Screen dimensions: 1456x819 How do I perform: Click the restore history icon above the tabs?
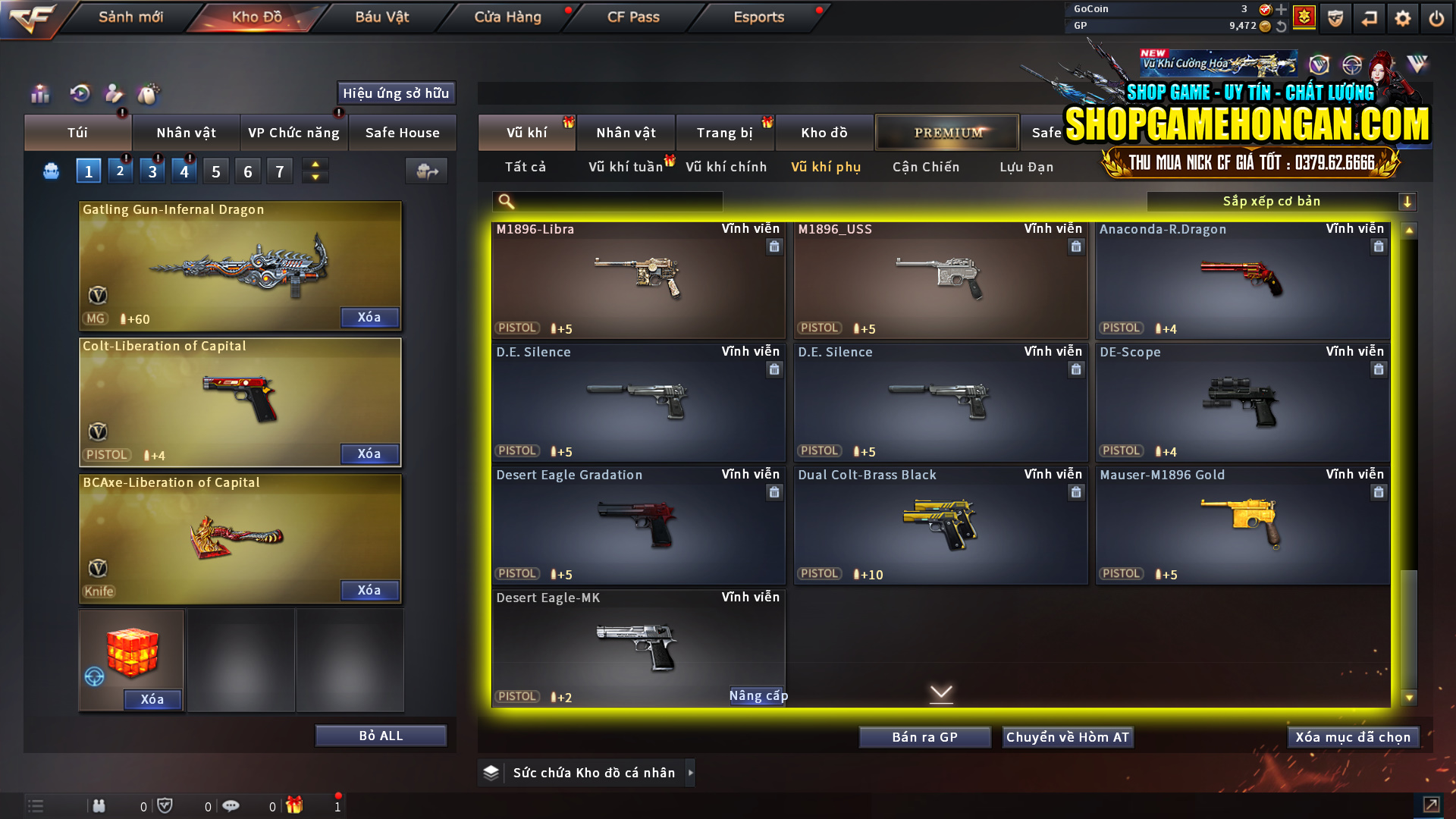click(x=79, y=94)
